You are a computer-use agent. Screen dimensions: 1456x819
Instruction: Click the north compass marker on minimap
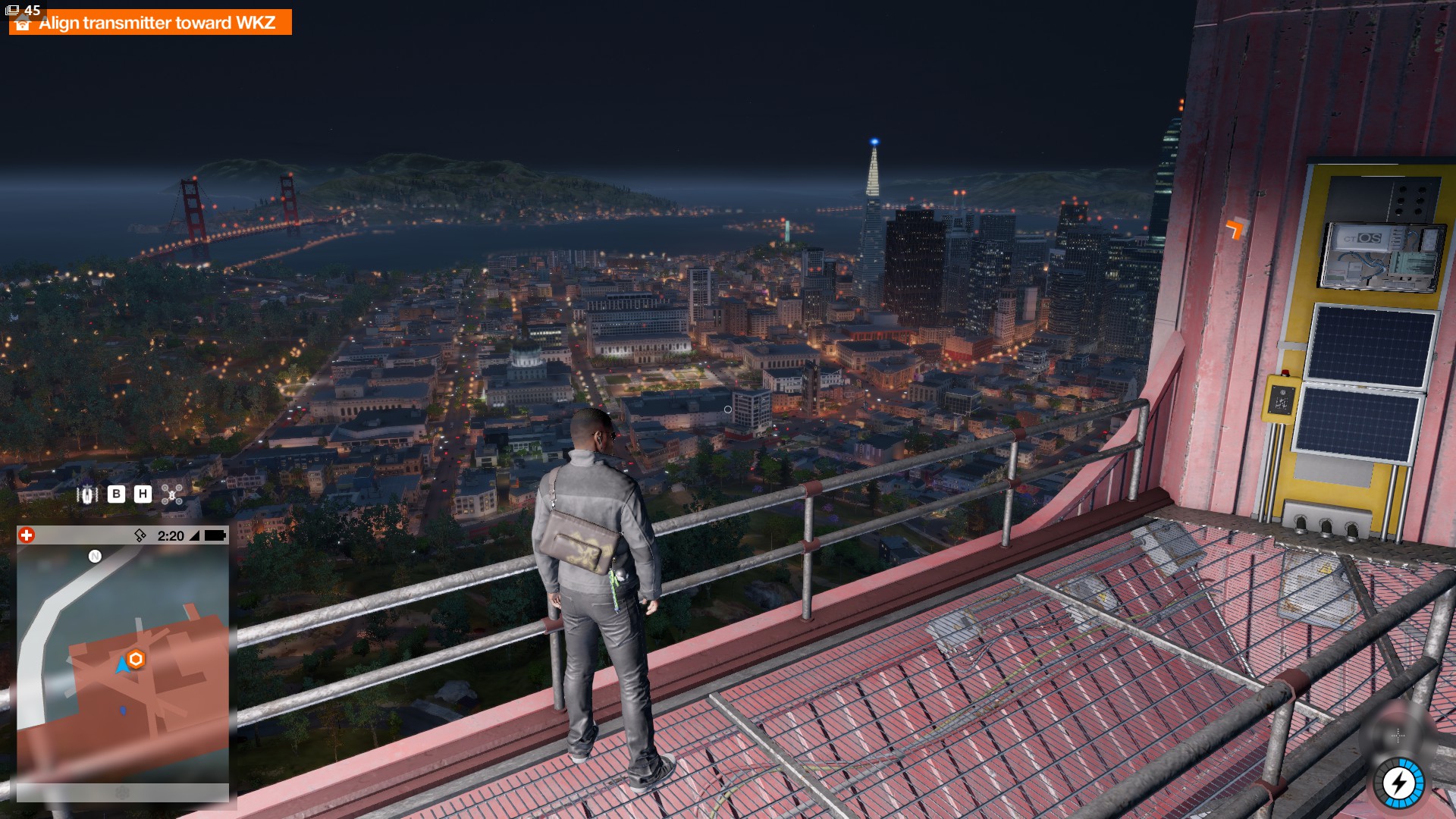[x=95, y=557]
